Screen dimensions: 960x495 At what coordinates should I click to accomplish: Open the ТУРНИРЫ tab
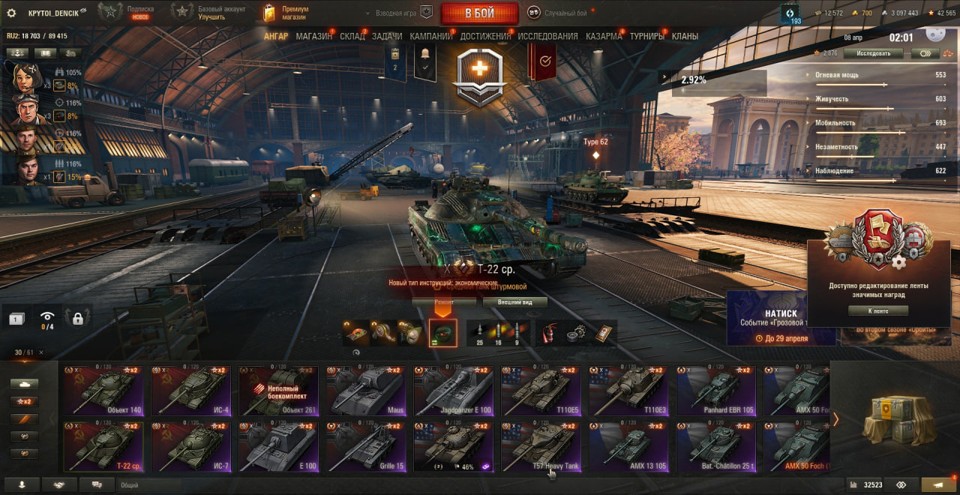(x=647, y=37)
